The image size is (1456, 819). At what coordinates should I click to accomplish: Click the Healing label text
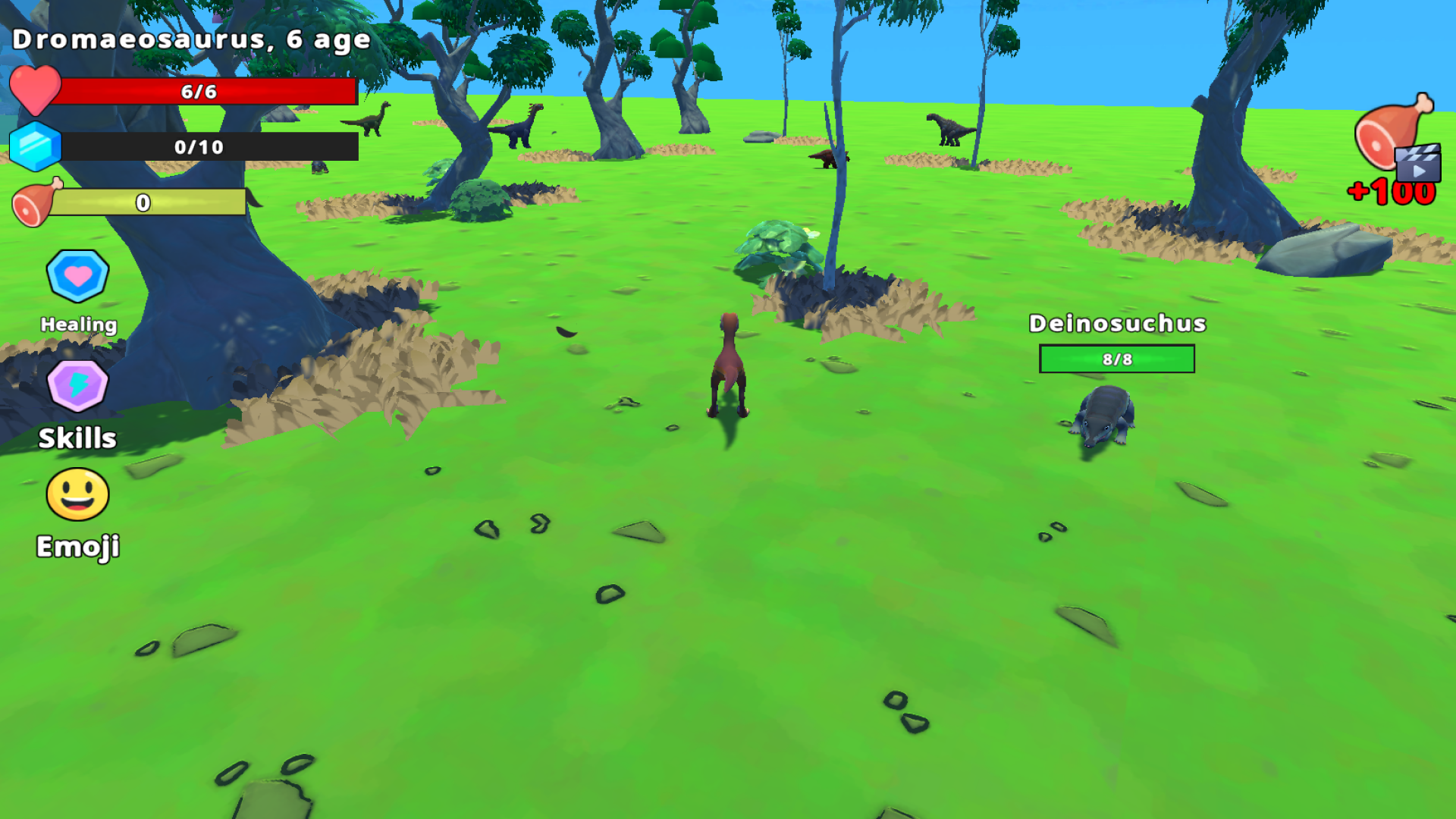[78, 325]
